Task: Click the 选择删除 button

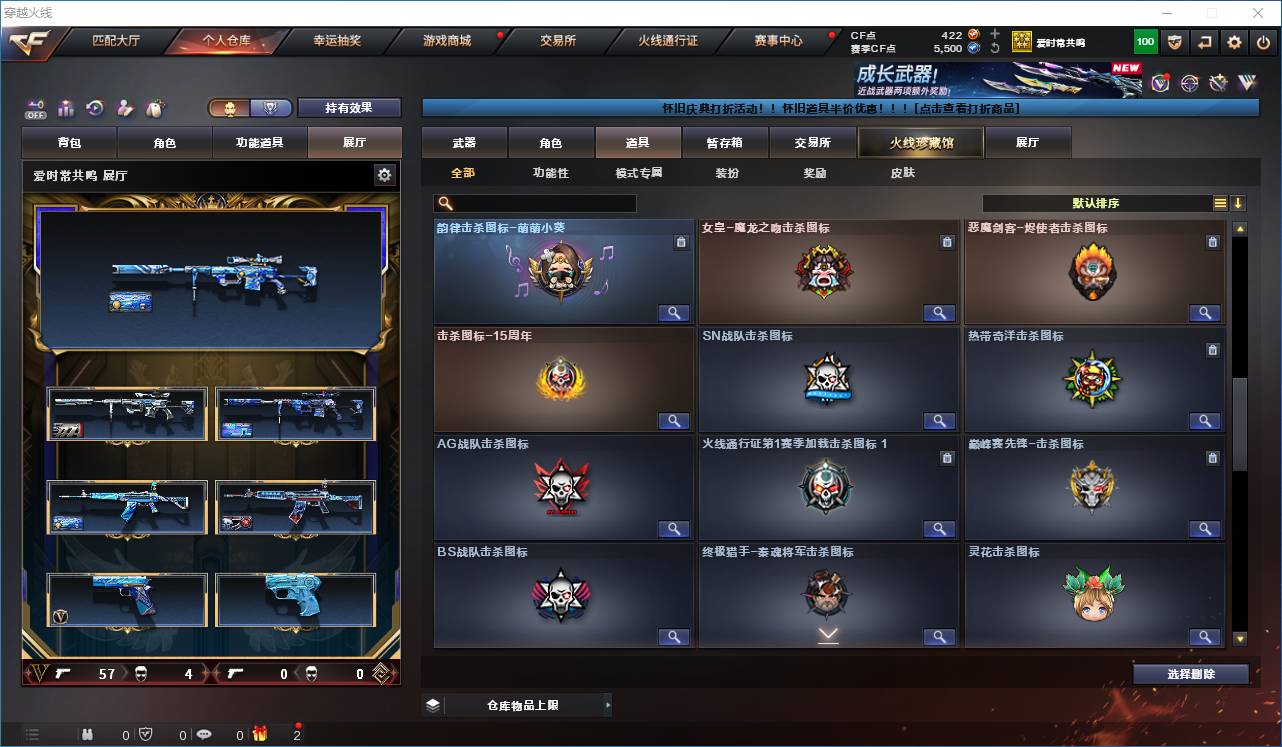Action: (1191, 673)
